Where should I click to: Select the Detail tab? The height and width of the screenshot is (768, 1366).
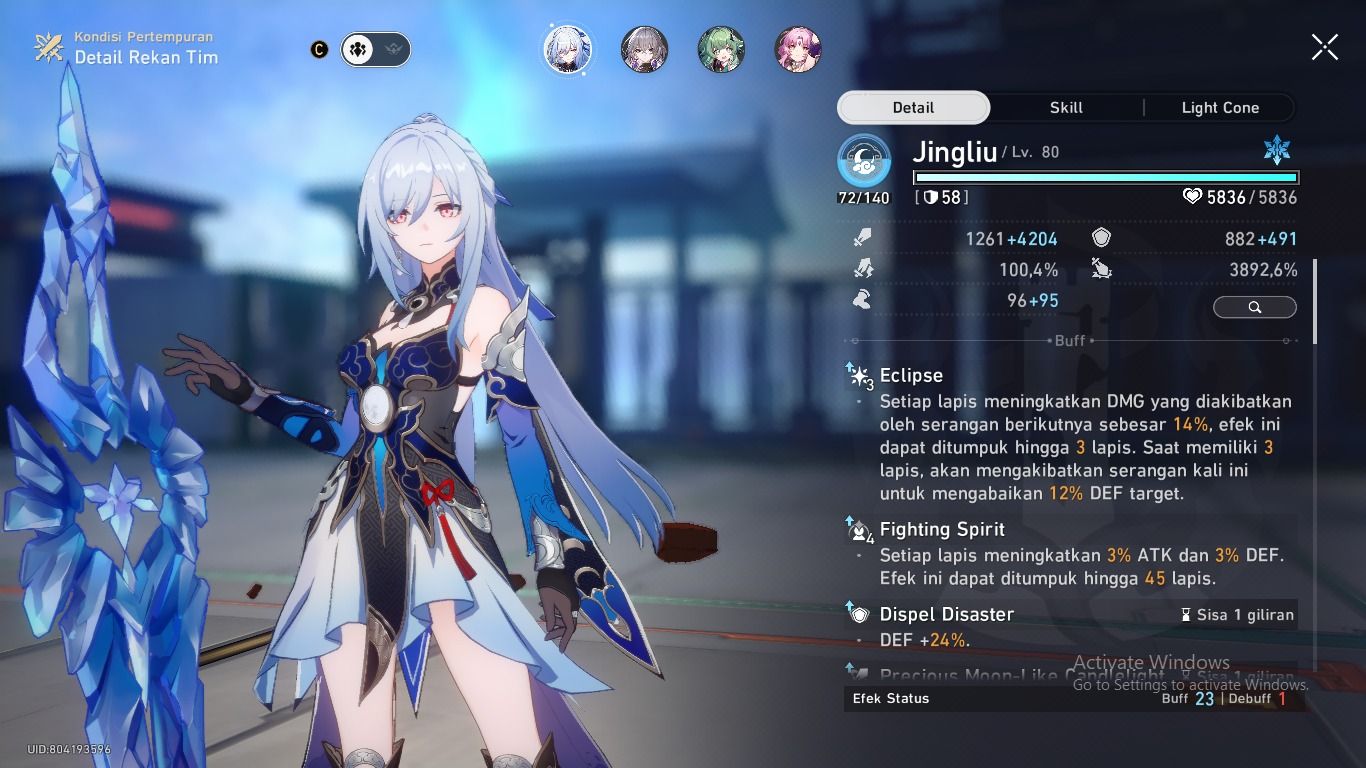(x=913, y=107)
